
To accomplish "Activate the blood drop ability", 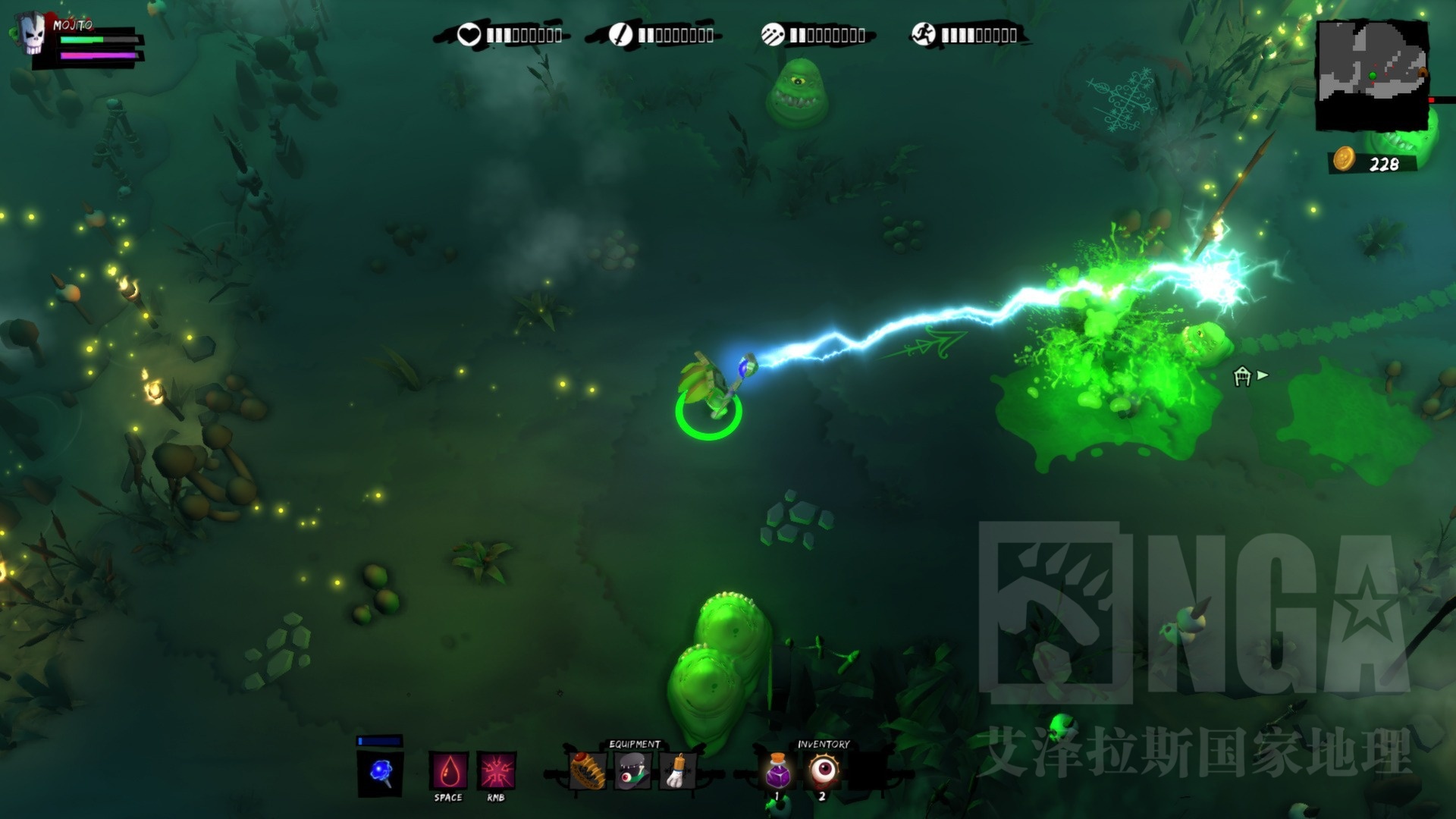I will coord(449,771).
